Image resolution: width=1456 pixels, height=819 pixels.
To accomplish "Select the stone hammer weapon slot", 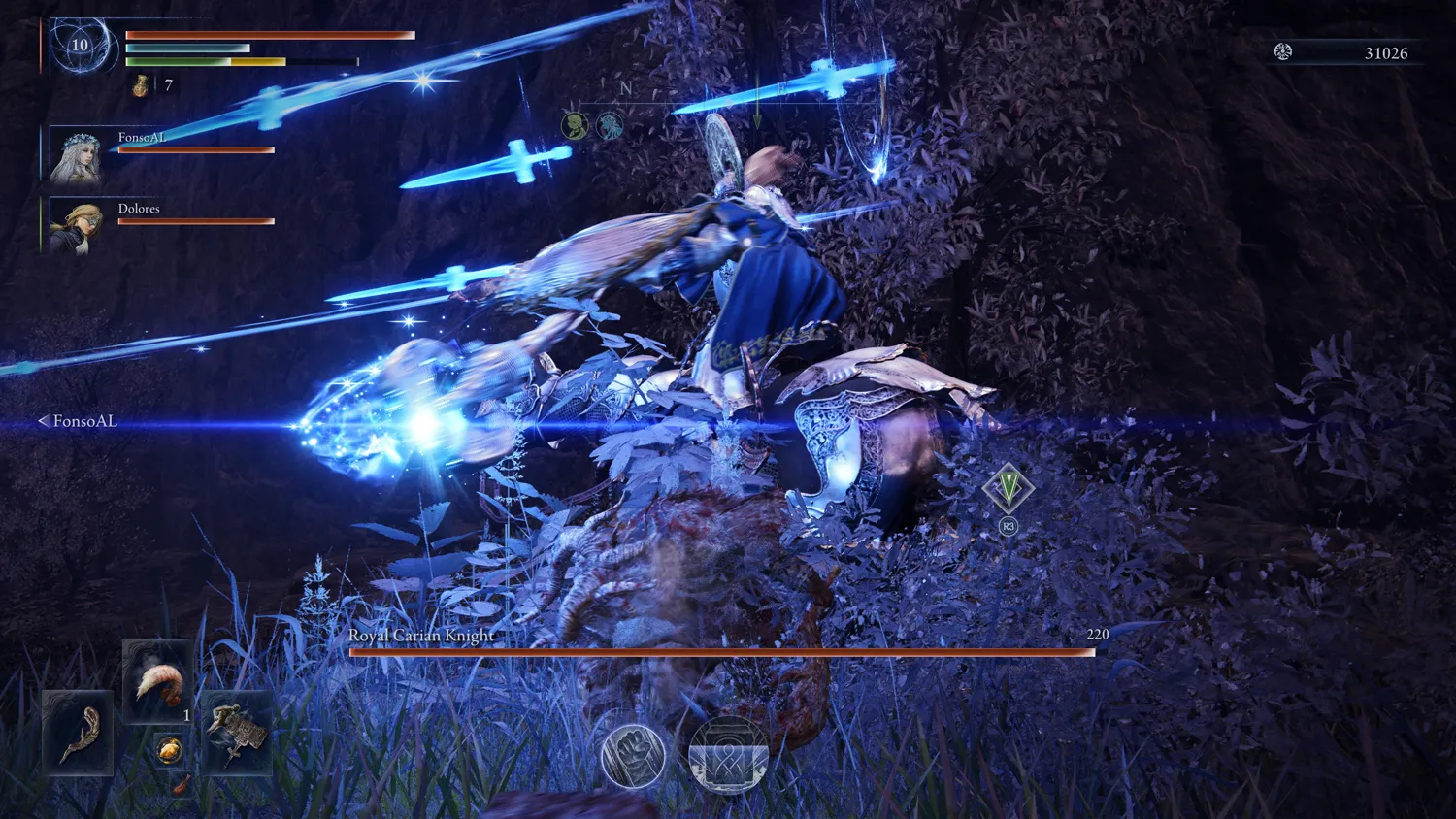I will [x=236, y=734].
